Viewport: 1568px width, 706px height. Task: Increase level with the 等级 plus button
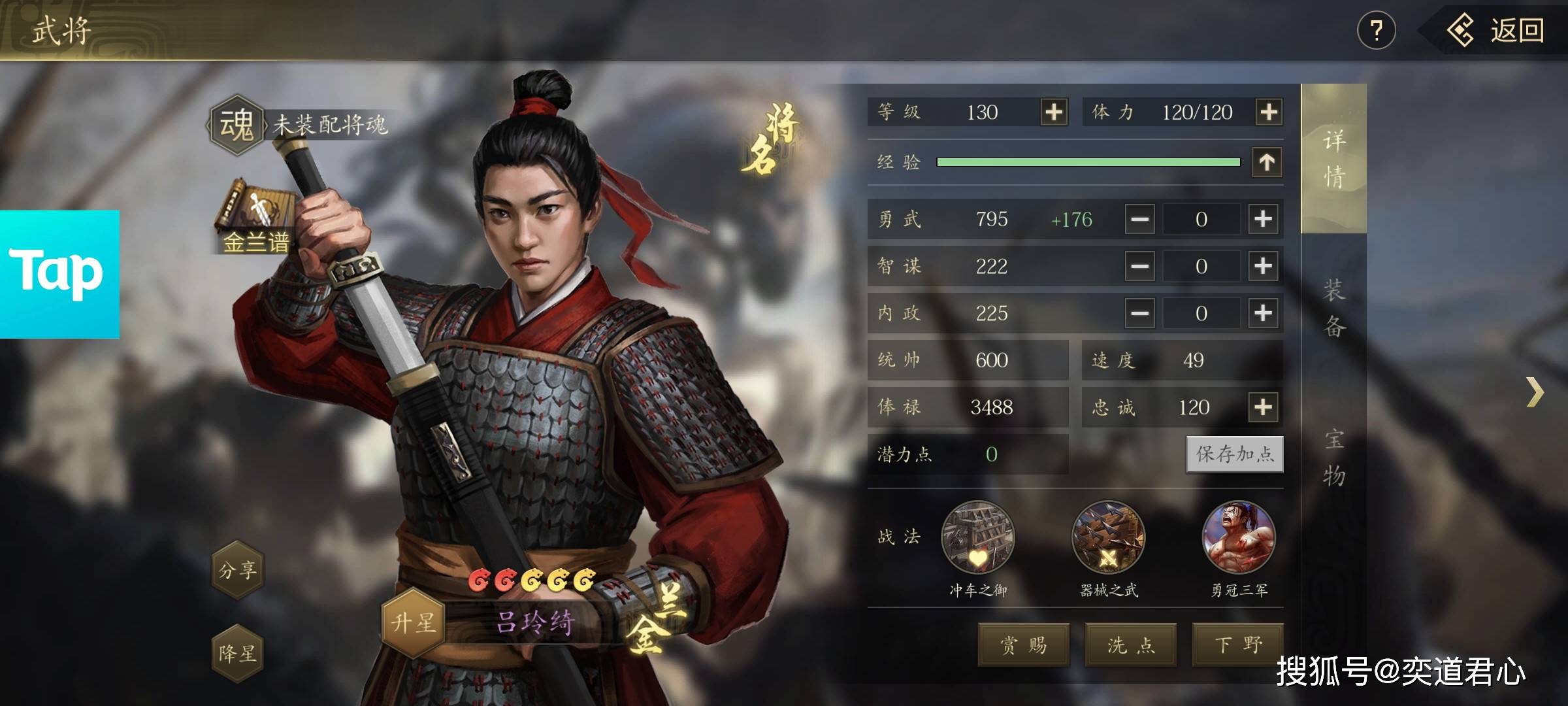coord(1053,112)
